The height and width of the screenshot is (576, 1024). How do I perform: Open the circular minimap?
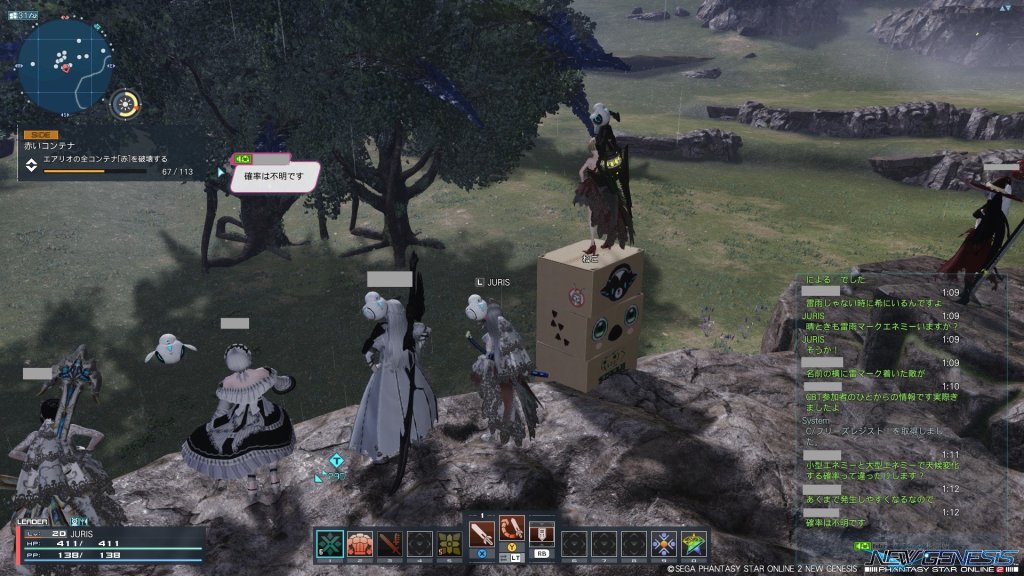point(66,64)
